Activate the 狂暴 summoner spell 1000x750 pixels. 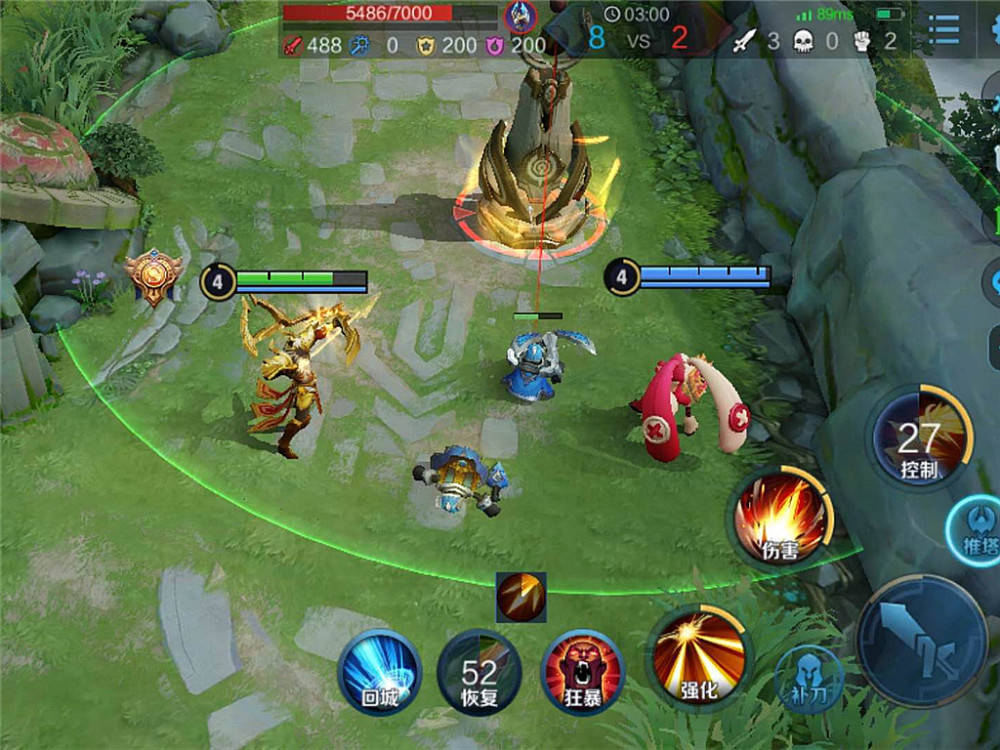[582, 671]
